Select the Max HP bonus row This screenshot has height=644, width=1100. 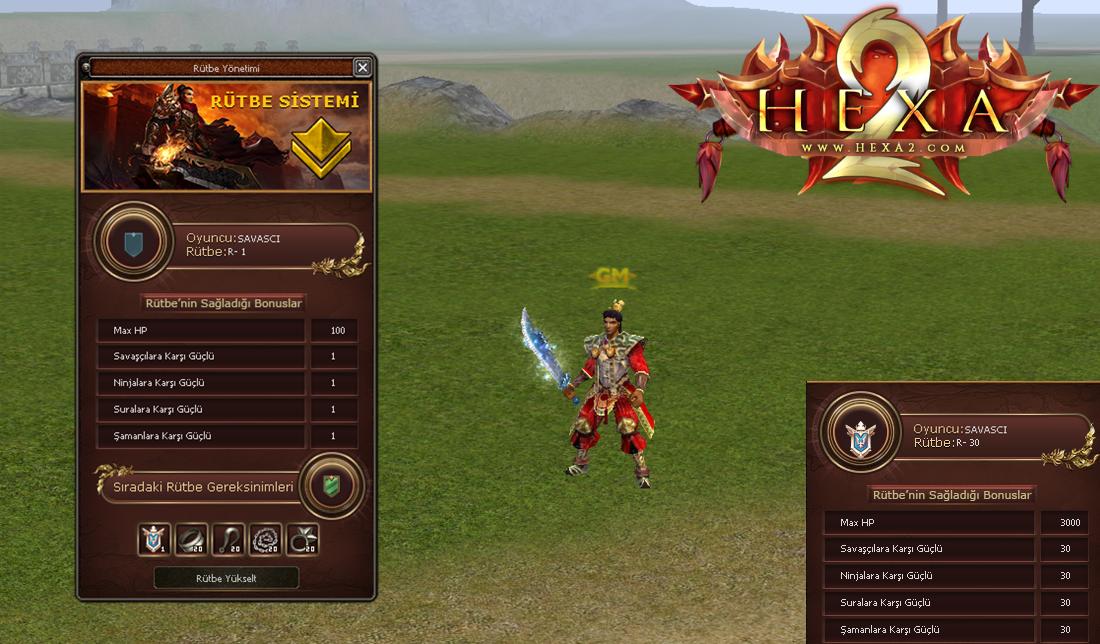click(201, 330)
